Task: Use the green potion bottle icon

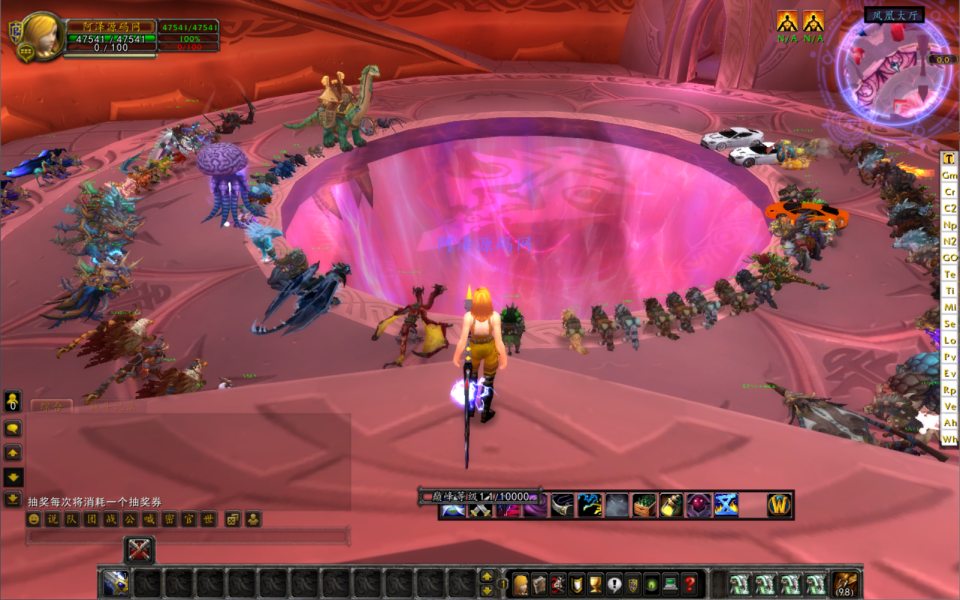Action: point(670,505)
